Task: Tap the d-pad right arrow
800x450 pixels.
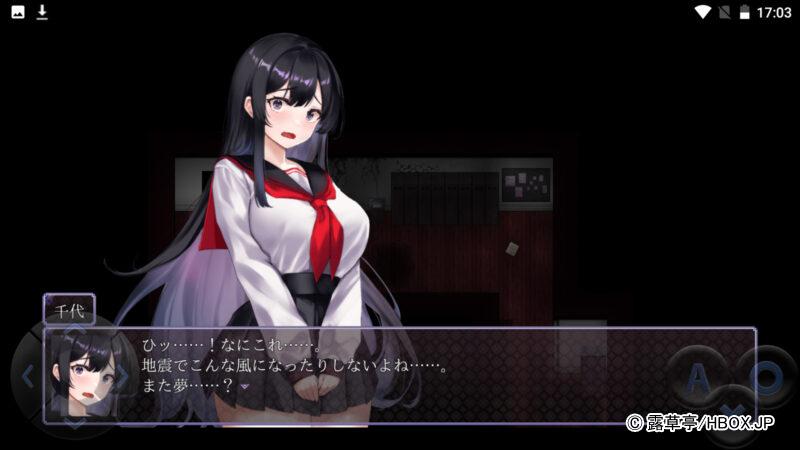Action: [123, 377]
